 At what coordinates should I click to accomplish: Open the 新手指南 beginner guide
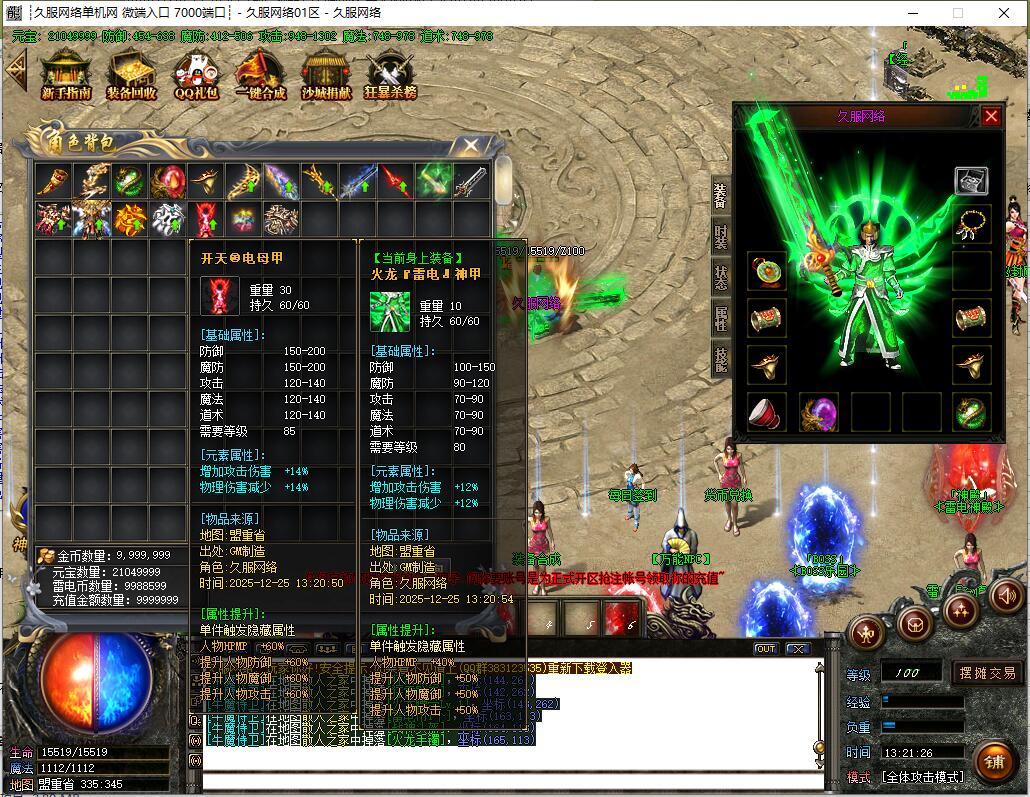(x=66, y=75)
